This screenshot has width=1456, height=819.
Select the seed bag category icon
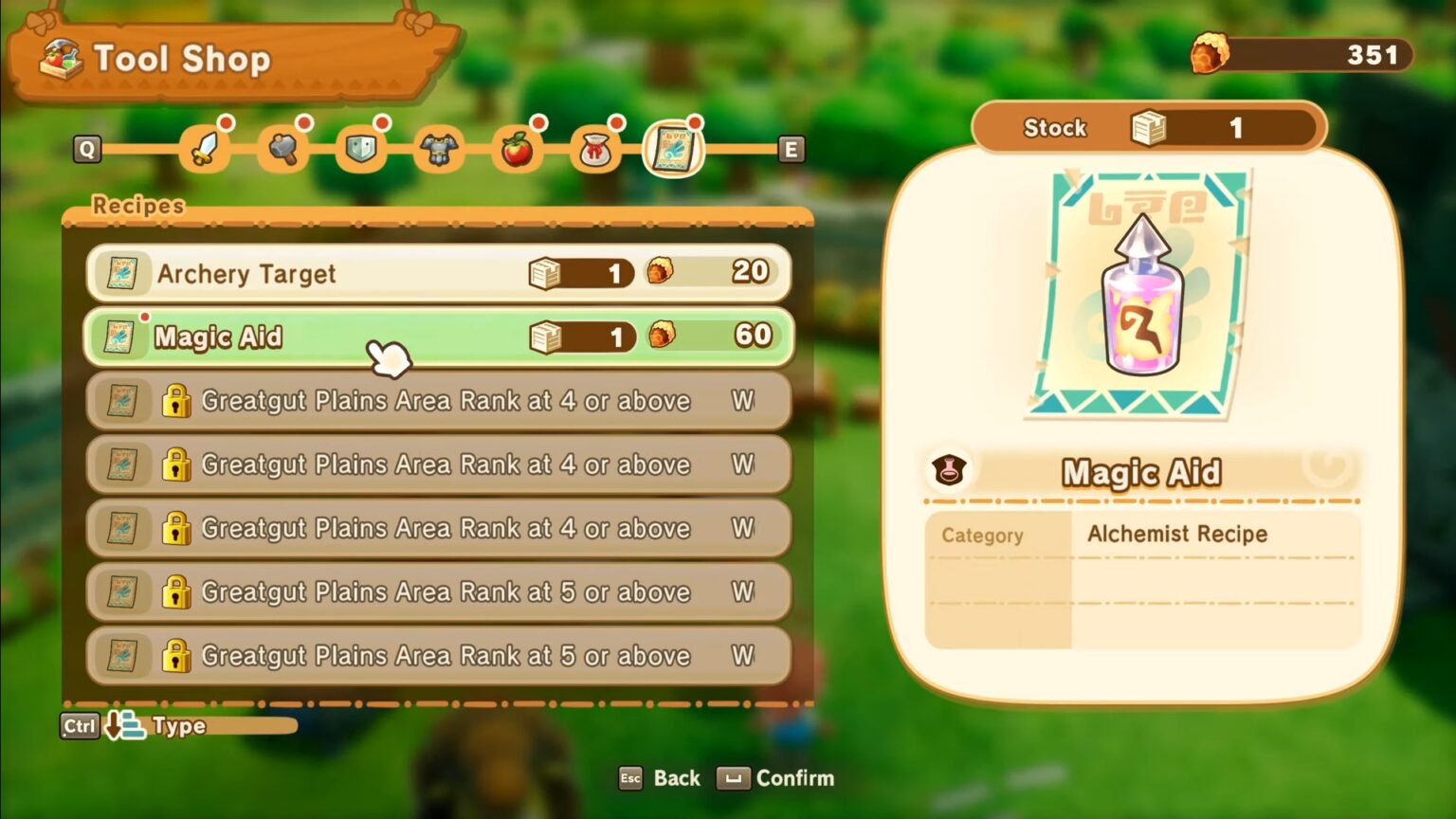pos(594,147)
